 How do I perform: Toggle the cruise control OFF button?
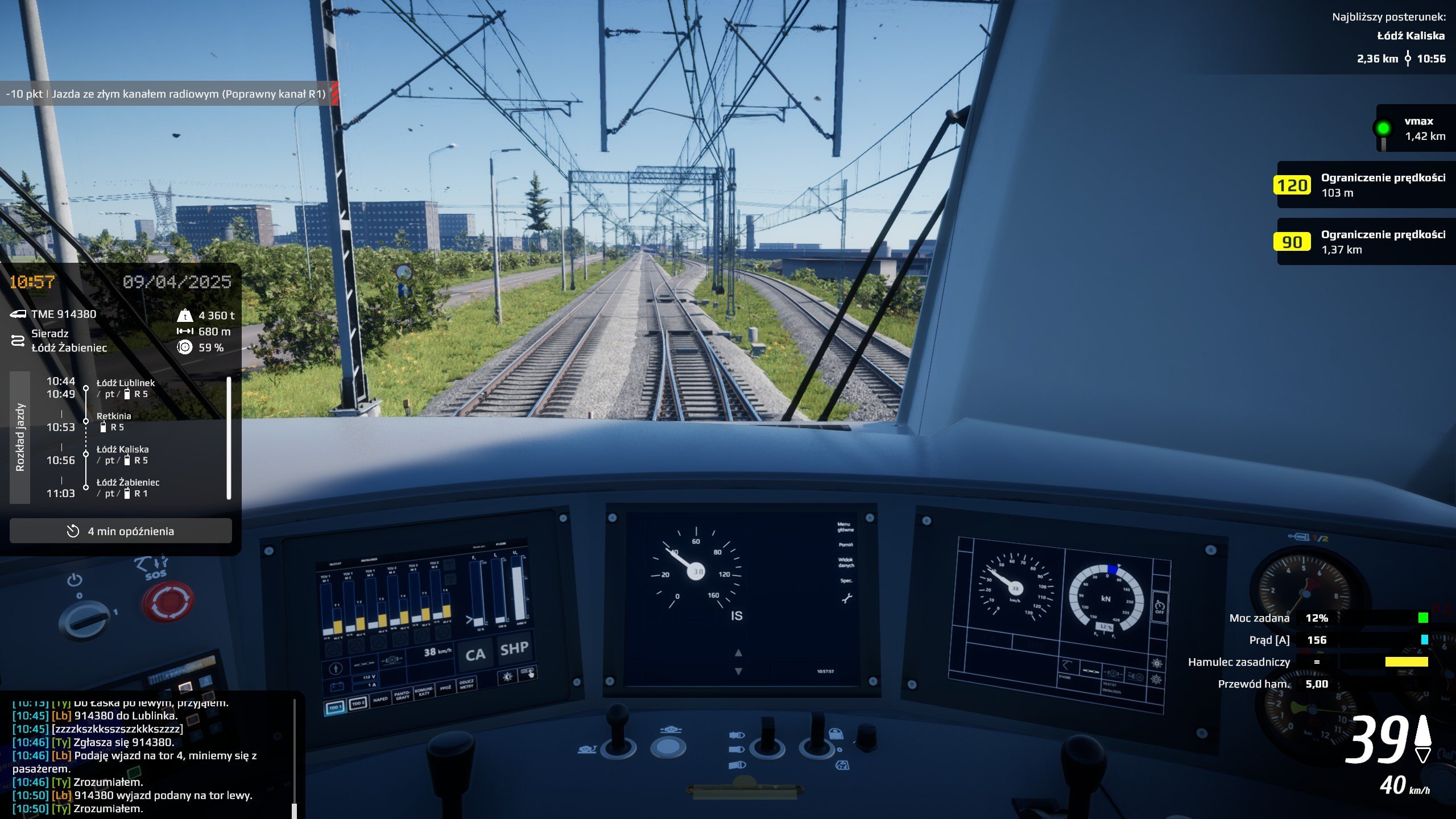point(1159,608)
